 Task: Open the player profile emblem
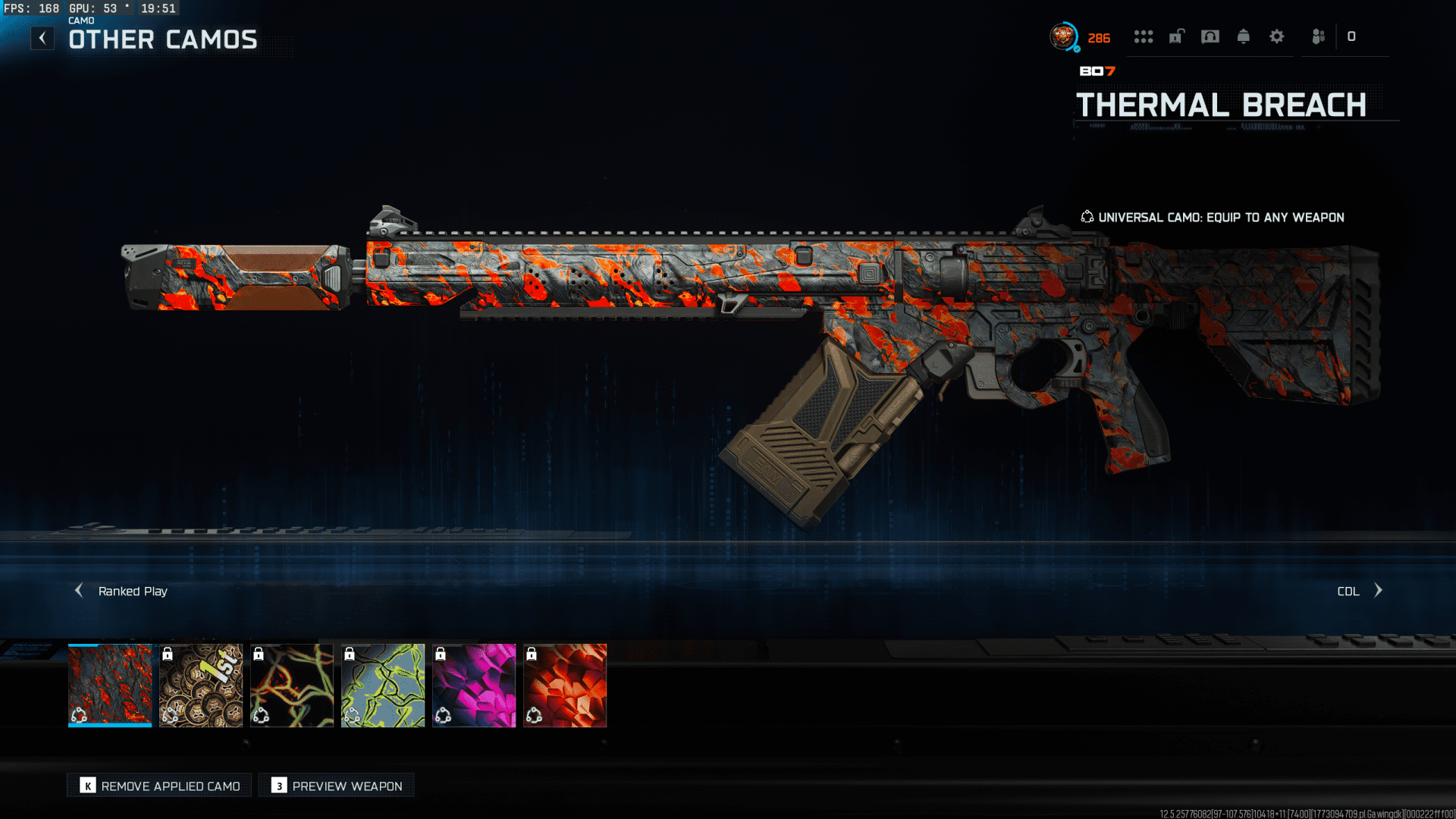click(1064, 36)
